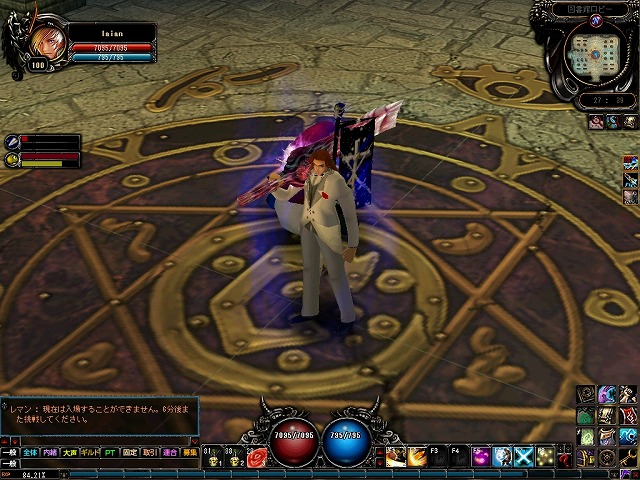Choose the 連合 alliance chat tab
This screenshot has height=480, width=640.
pos(169,452)
